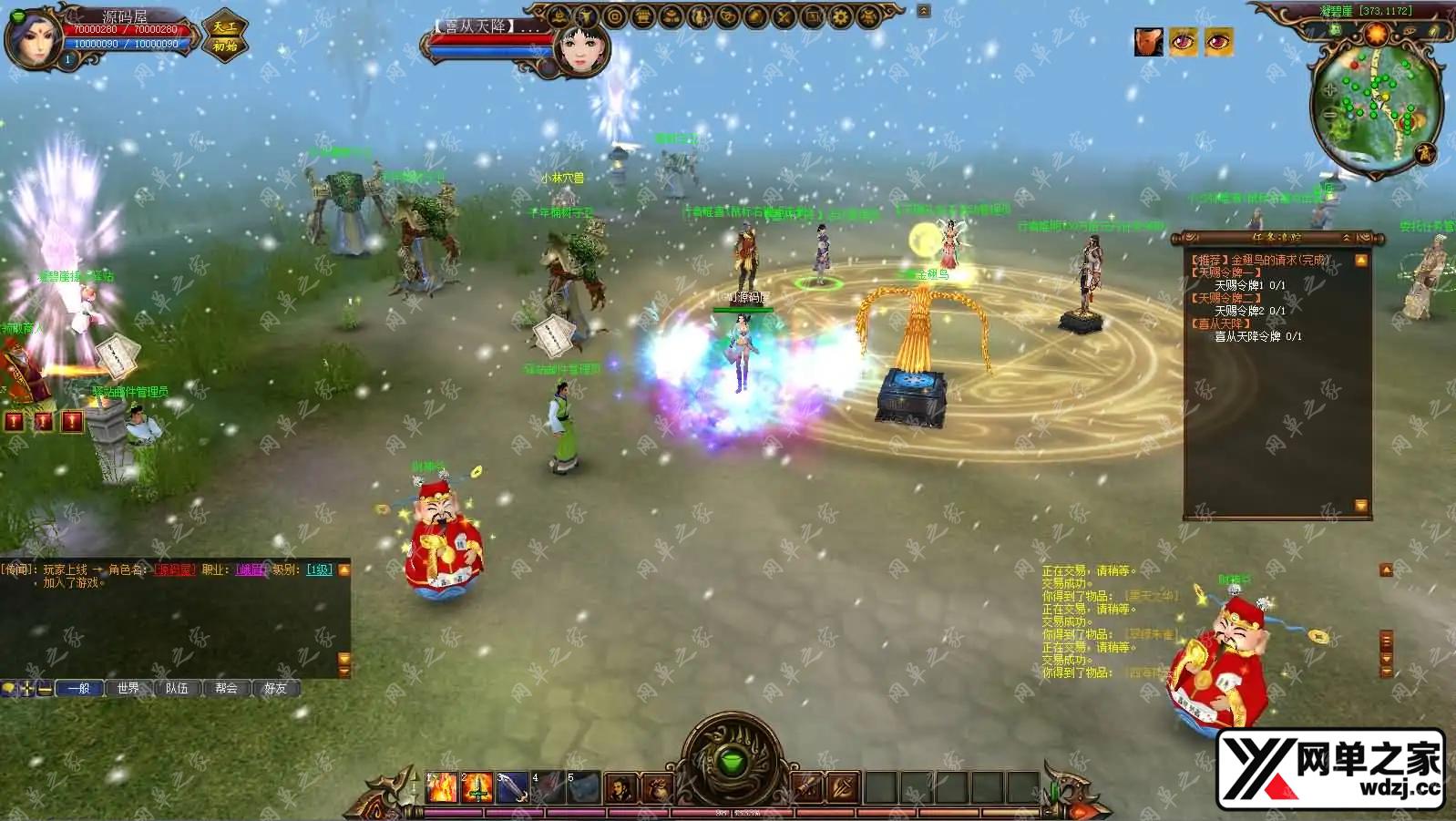Open the character portrait button on the hotbar

coord(621,787)
